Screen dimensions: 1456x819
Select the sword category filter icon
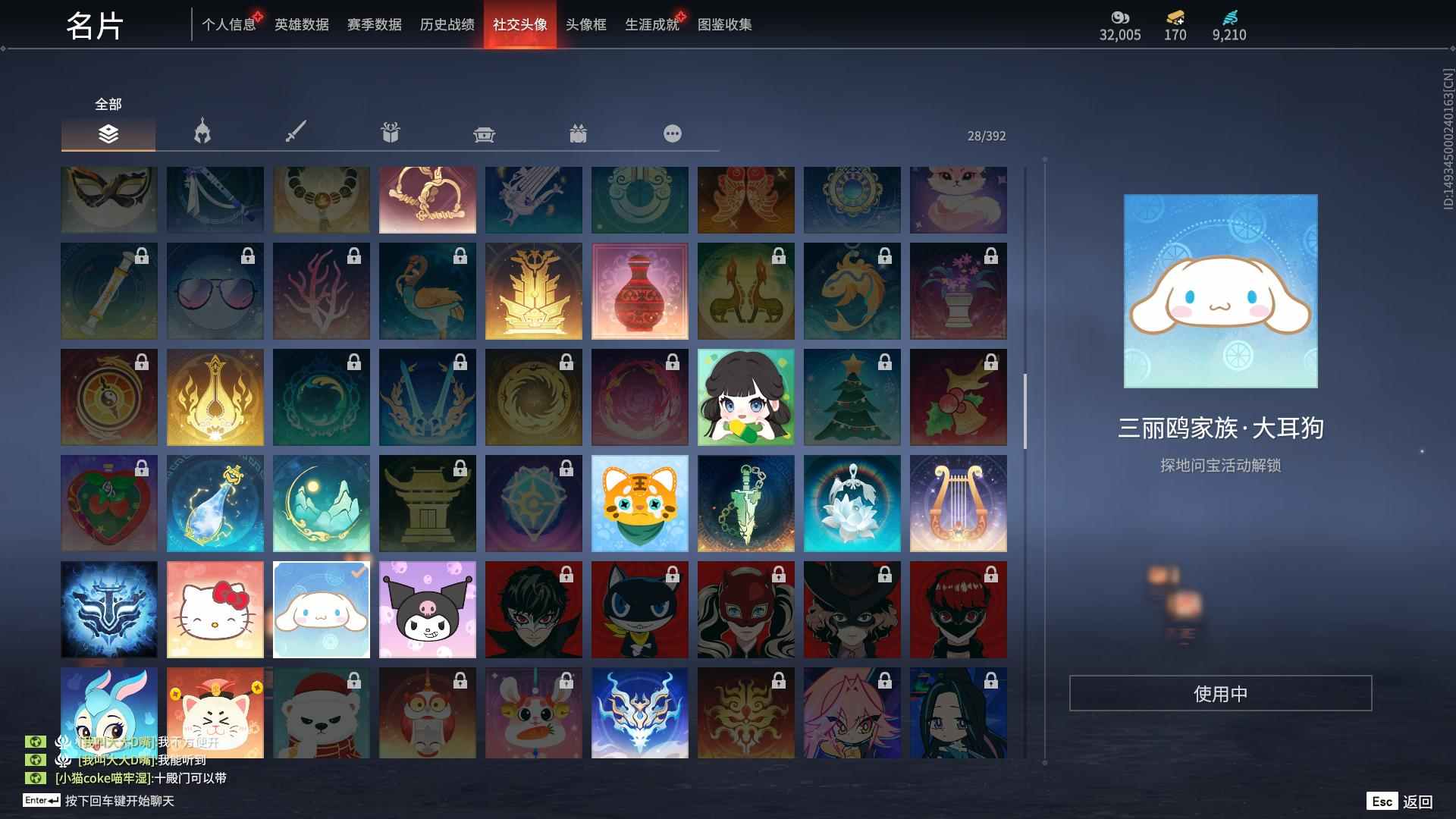point(296,134)
